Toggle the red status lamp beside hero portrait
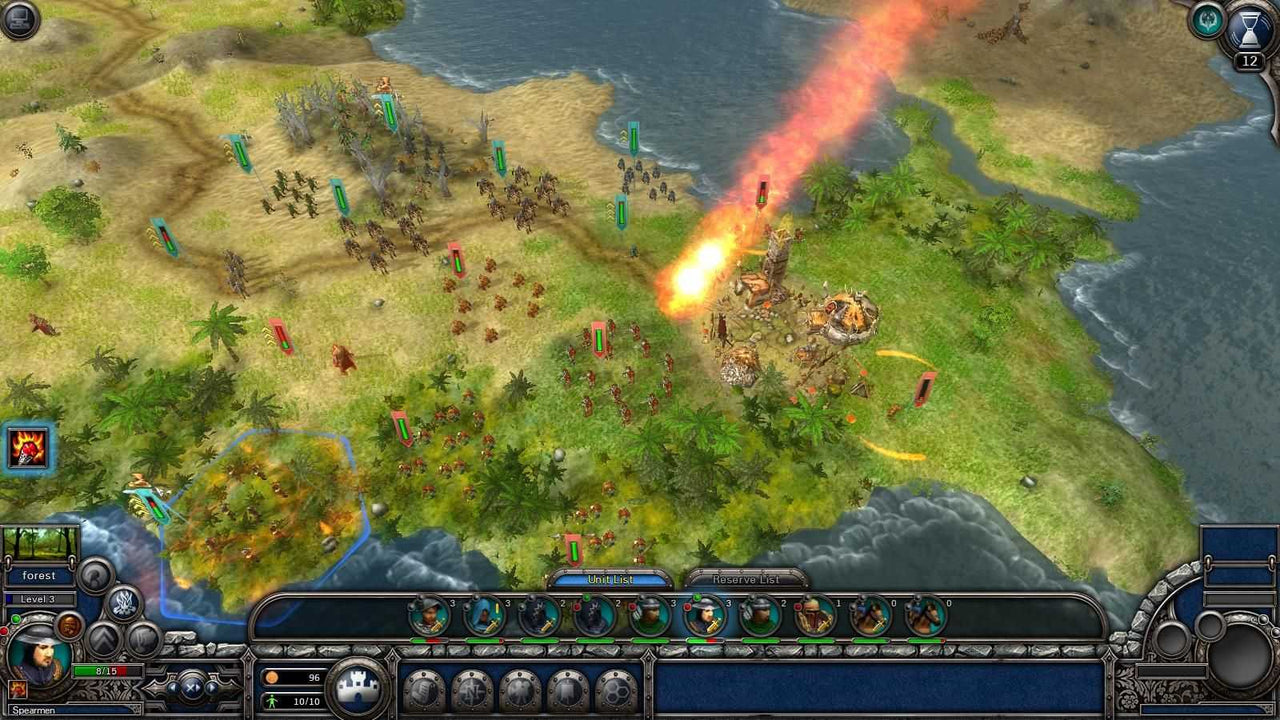The width and height of the screenshot is (1280, 720). (x=5, y=632)
